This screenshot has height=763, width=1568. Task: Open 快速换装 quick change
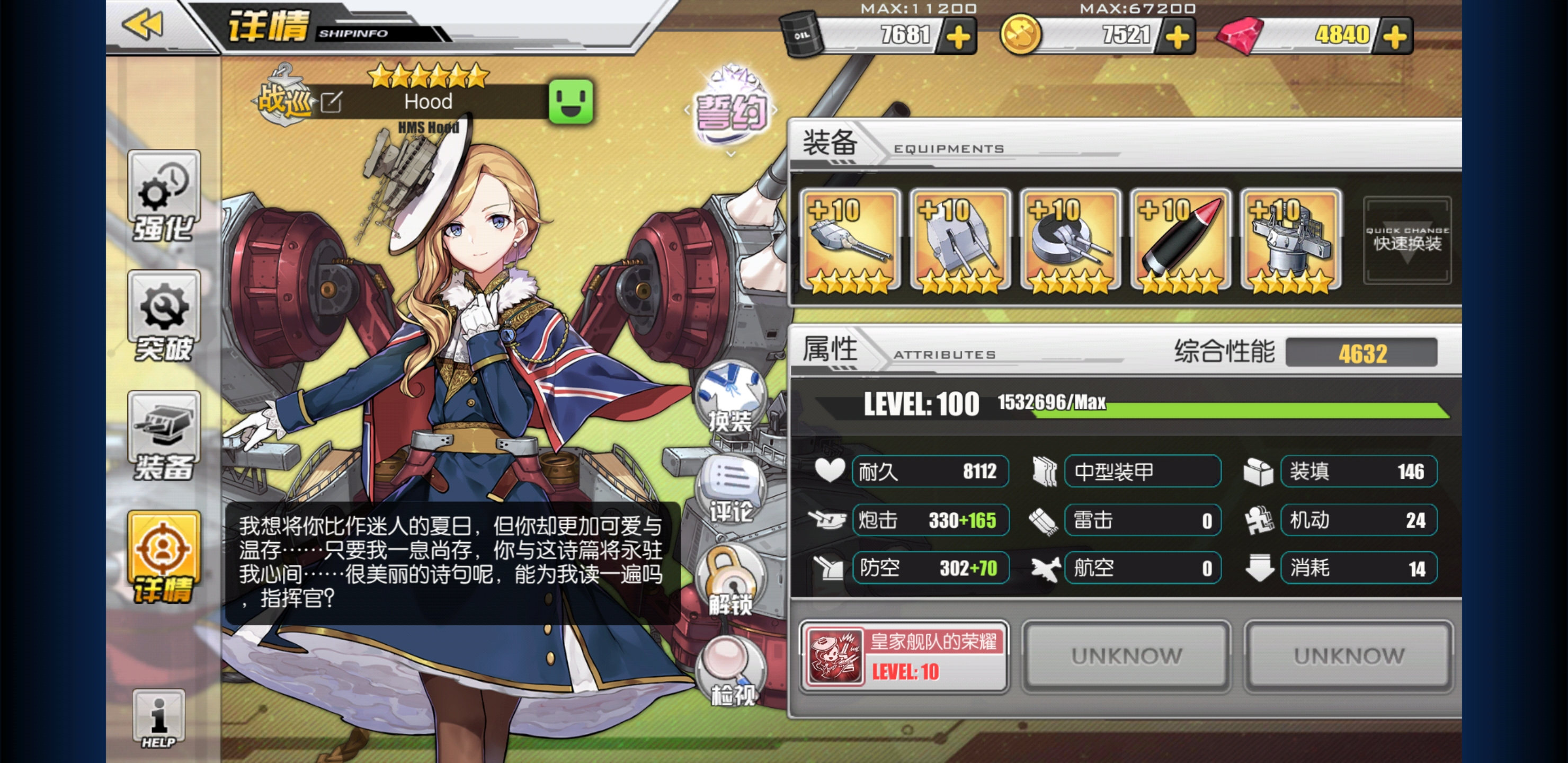tap(1406, 241)
